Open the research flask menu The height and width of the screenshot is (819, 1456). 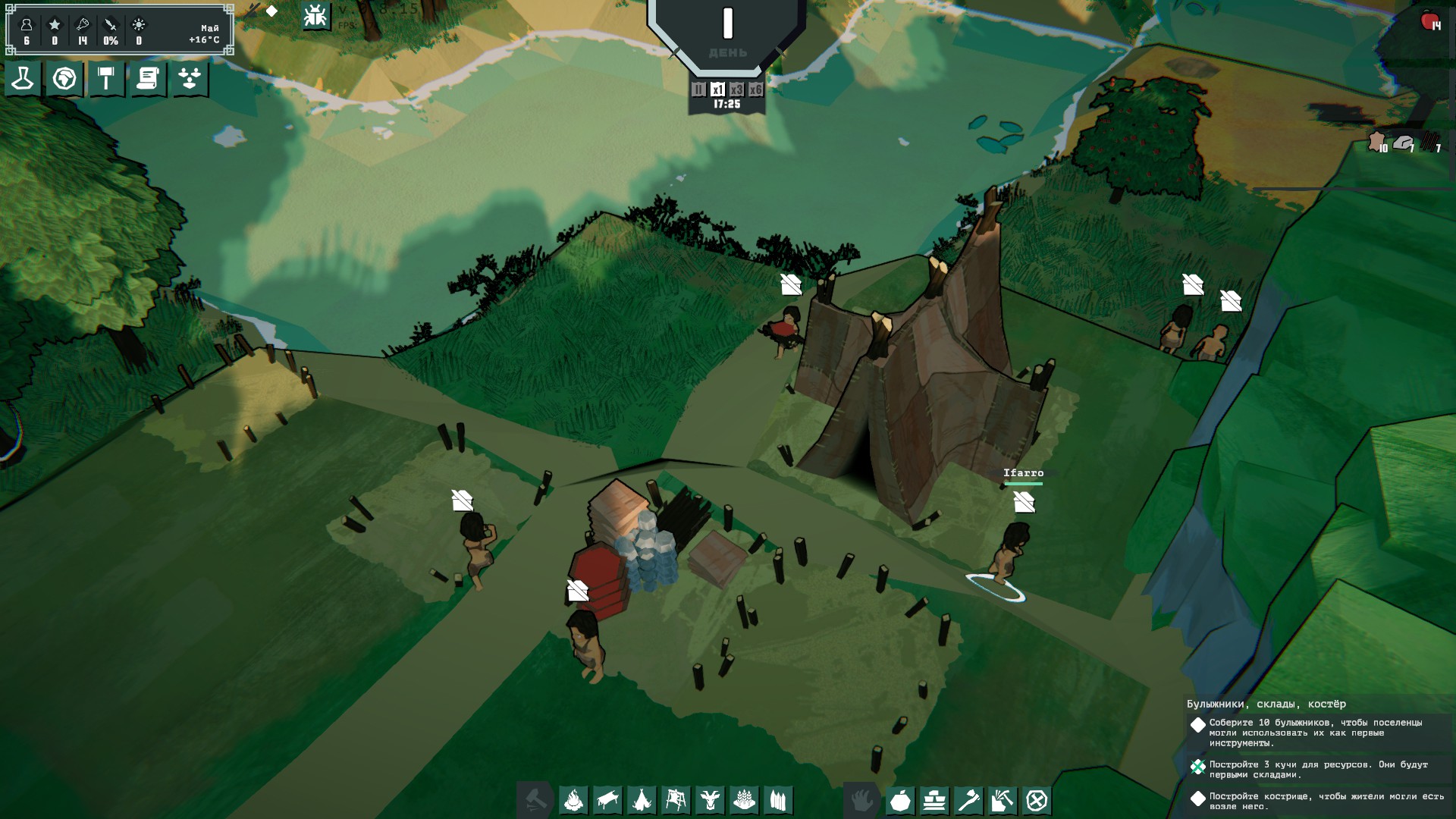[x=23, y=78]
